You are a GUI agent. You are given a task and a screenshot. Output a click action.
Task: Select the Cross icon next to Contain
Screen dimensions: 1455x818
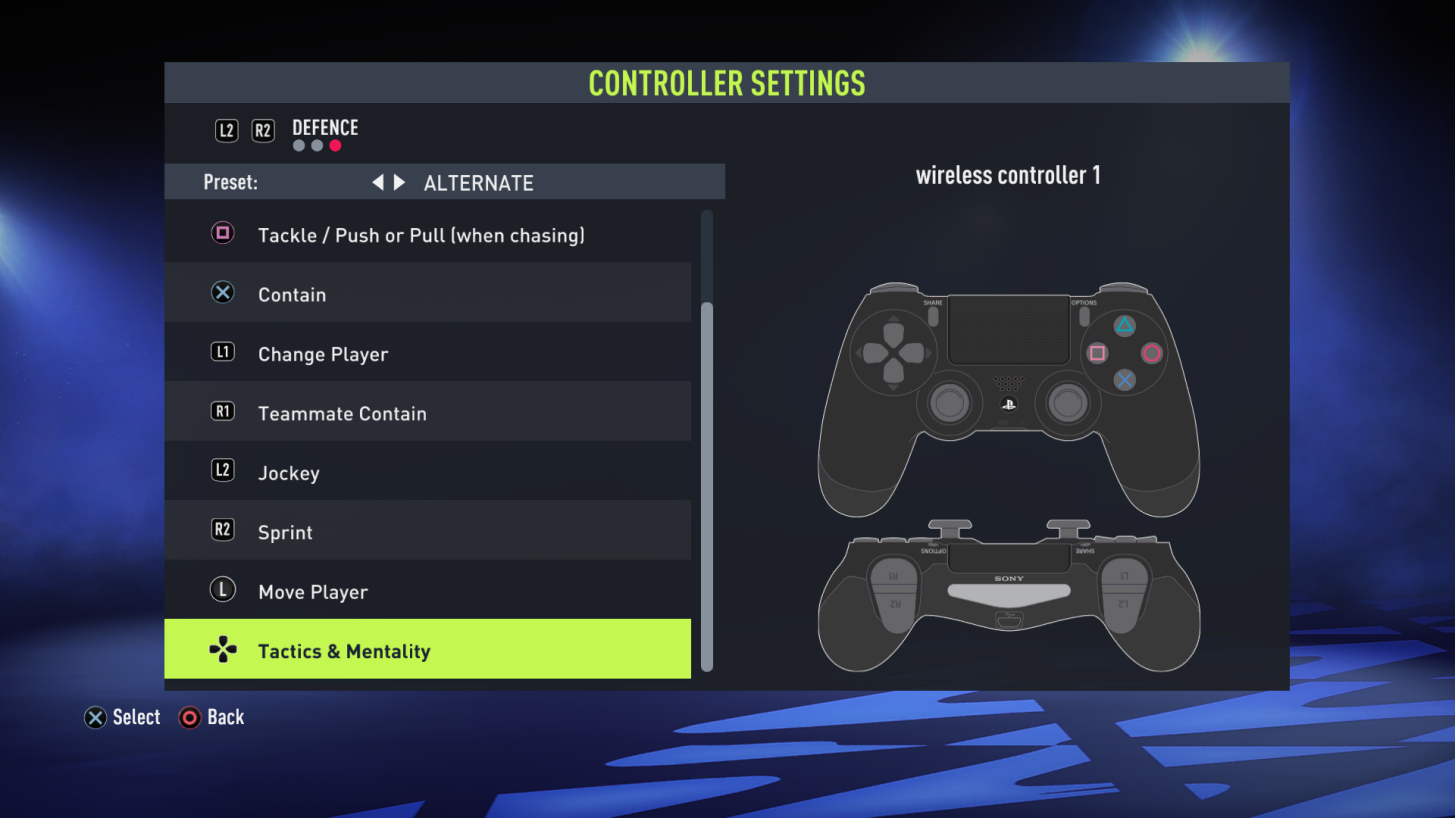(x=222, y=292)
